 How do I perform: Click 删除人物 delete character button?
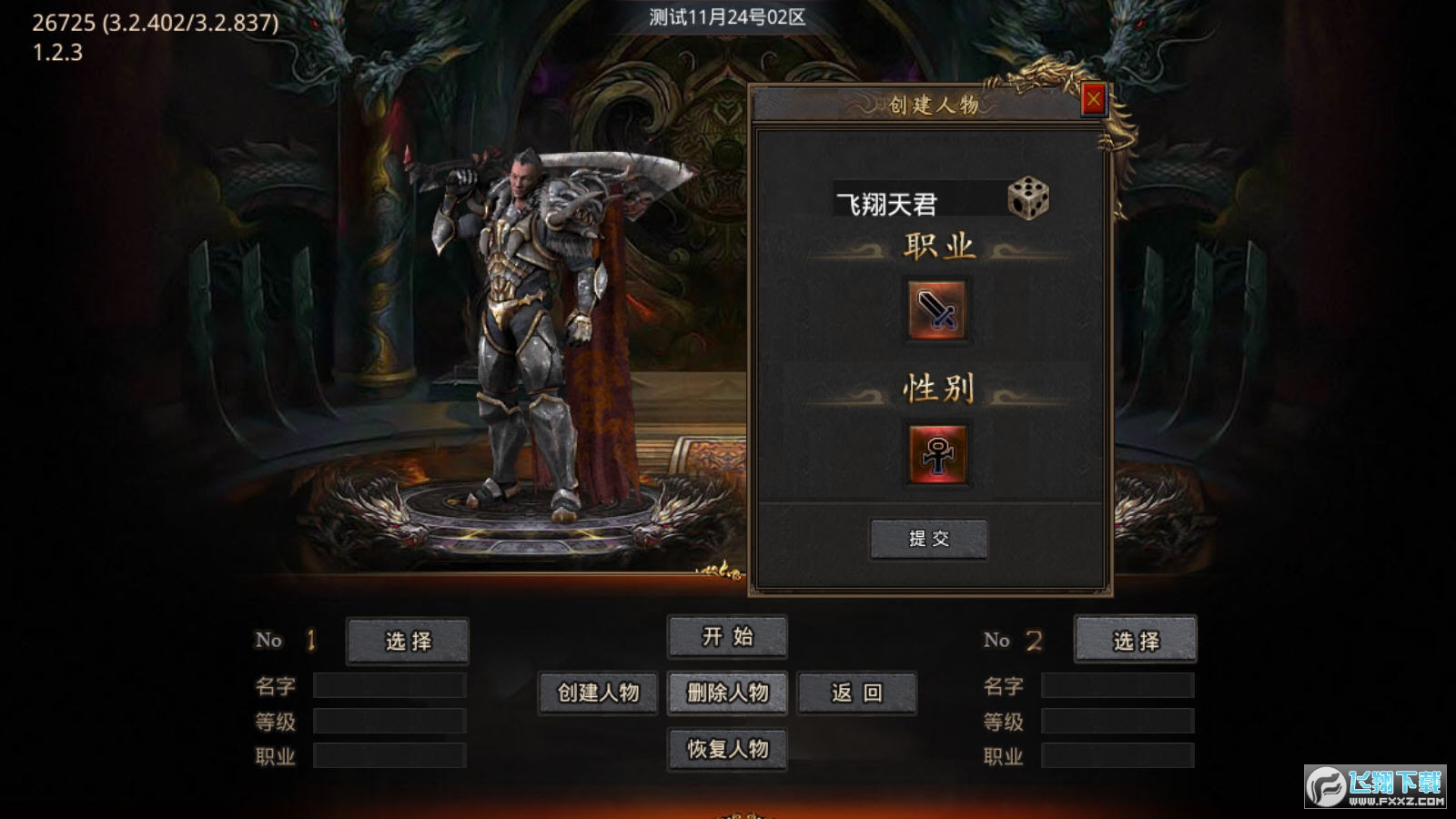[727, 693]
